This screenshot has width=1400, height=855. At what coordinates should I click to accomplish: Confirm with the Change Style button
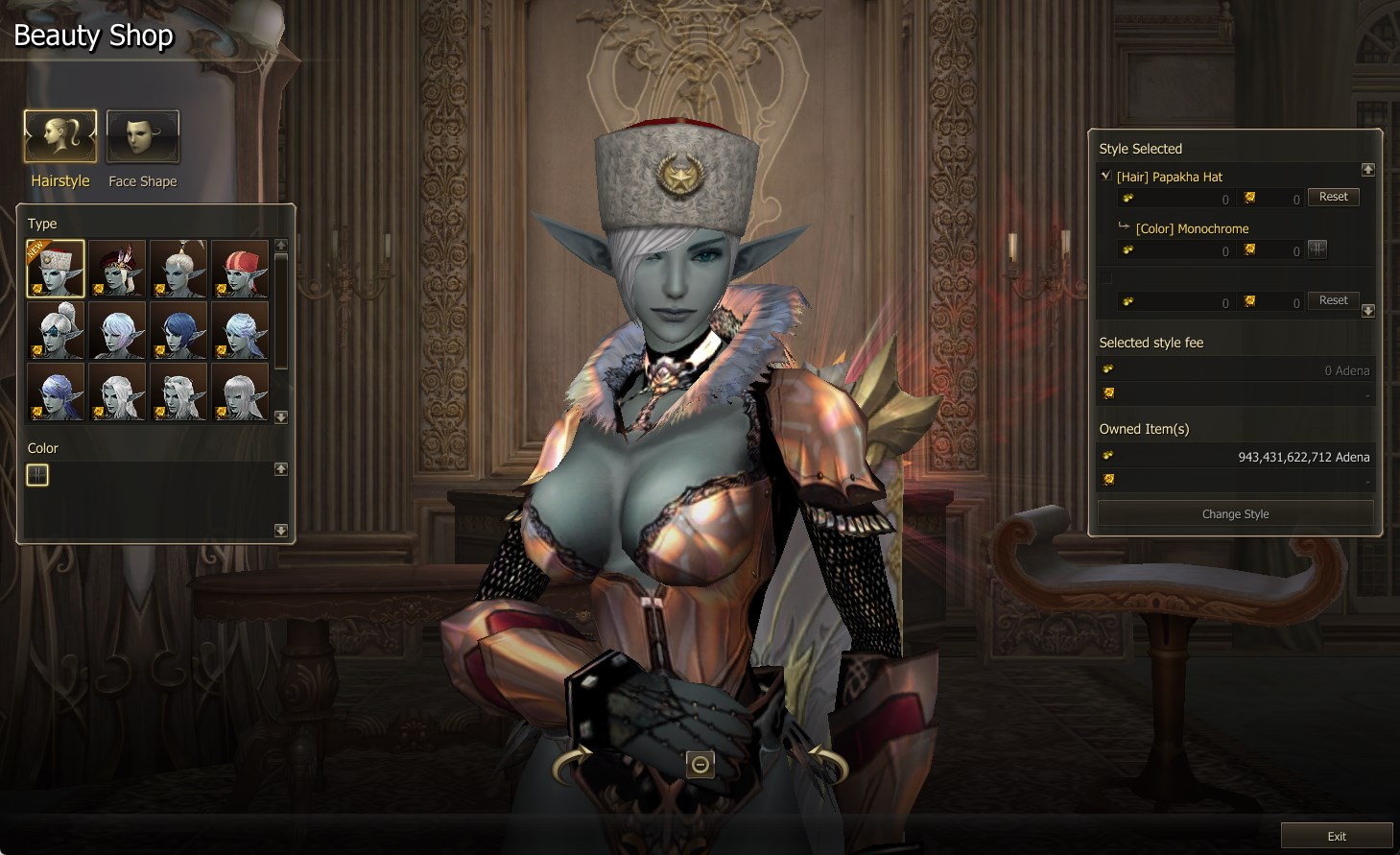pos(1235,514)
